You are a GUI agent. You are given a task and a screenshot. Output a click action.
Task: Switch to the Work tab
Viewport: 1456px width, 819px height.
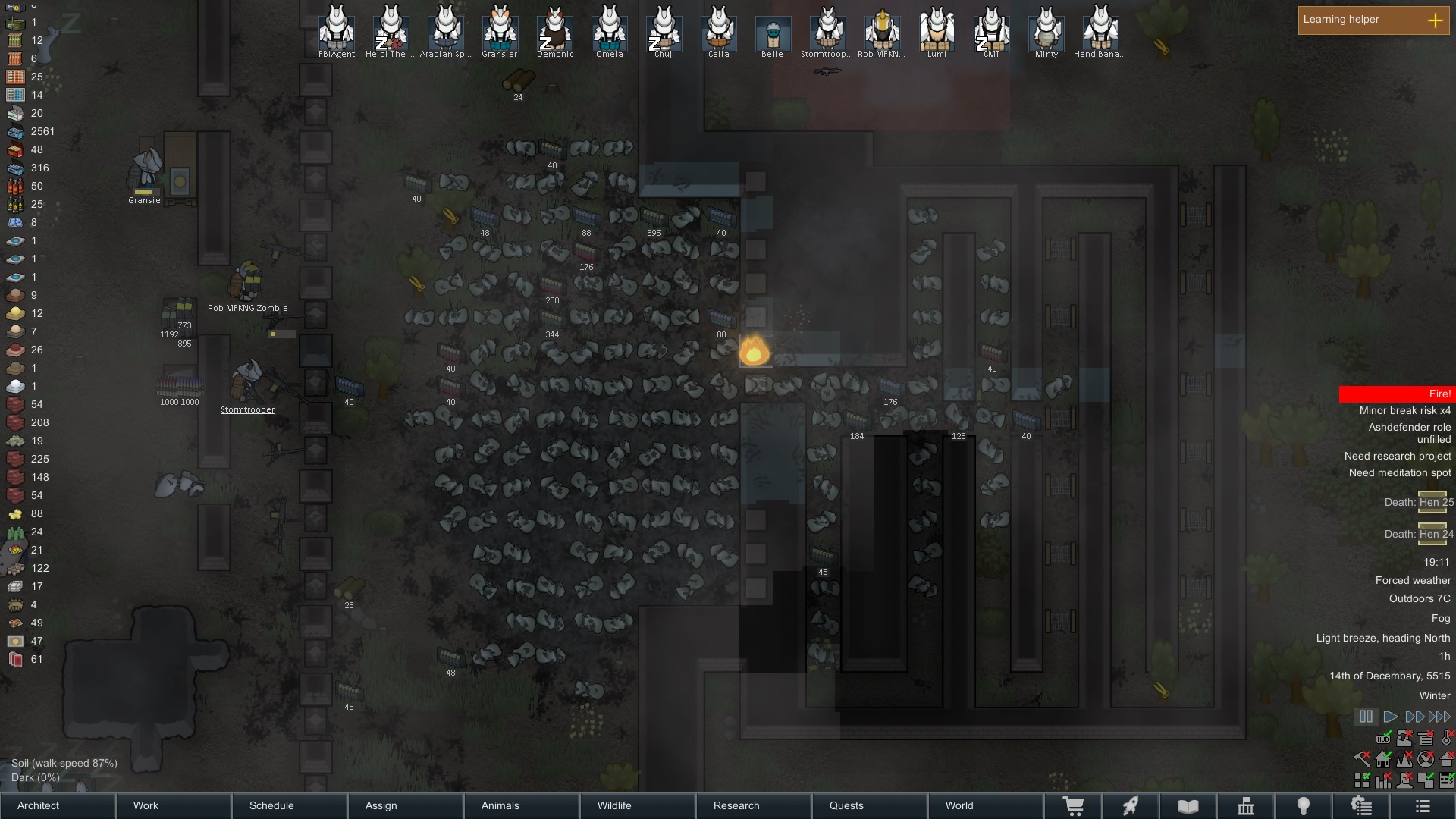174,805
